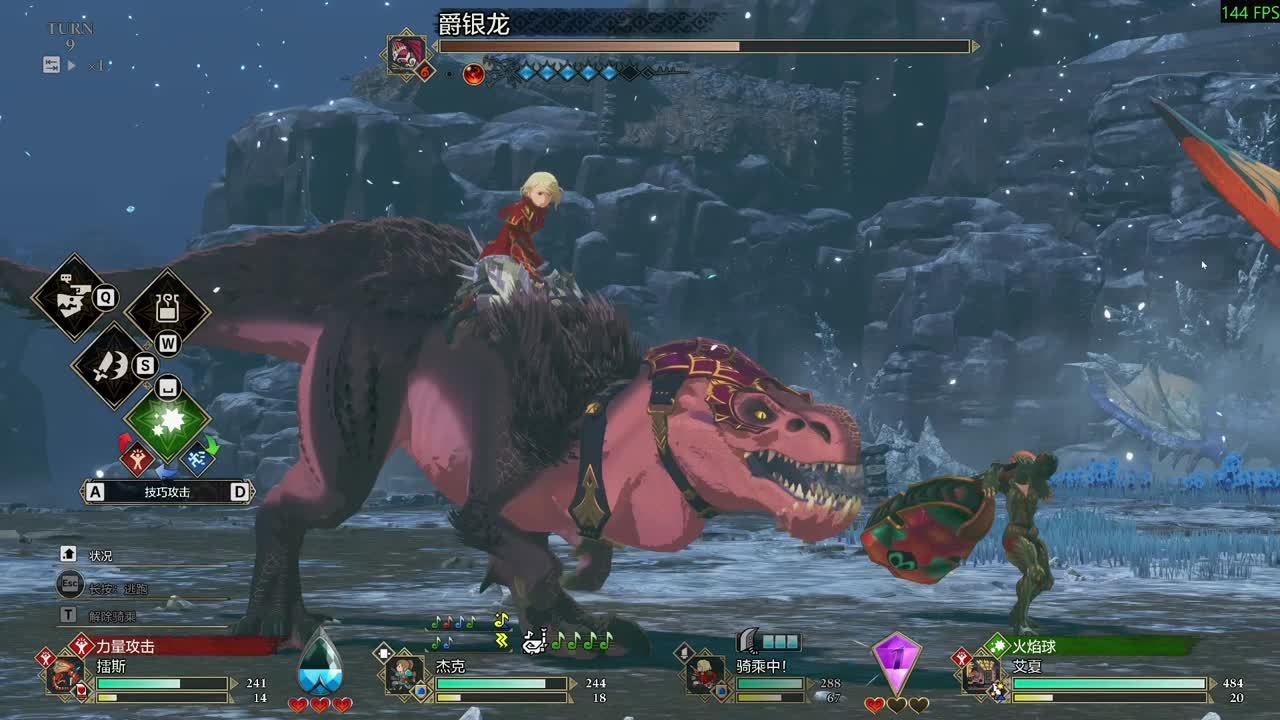Open the 状况 status option
The width and height of the screenshot is (1280, 720).
click(x=100, y=556)
